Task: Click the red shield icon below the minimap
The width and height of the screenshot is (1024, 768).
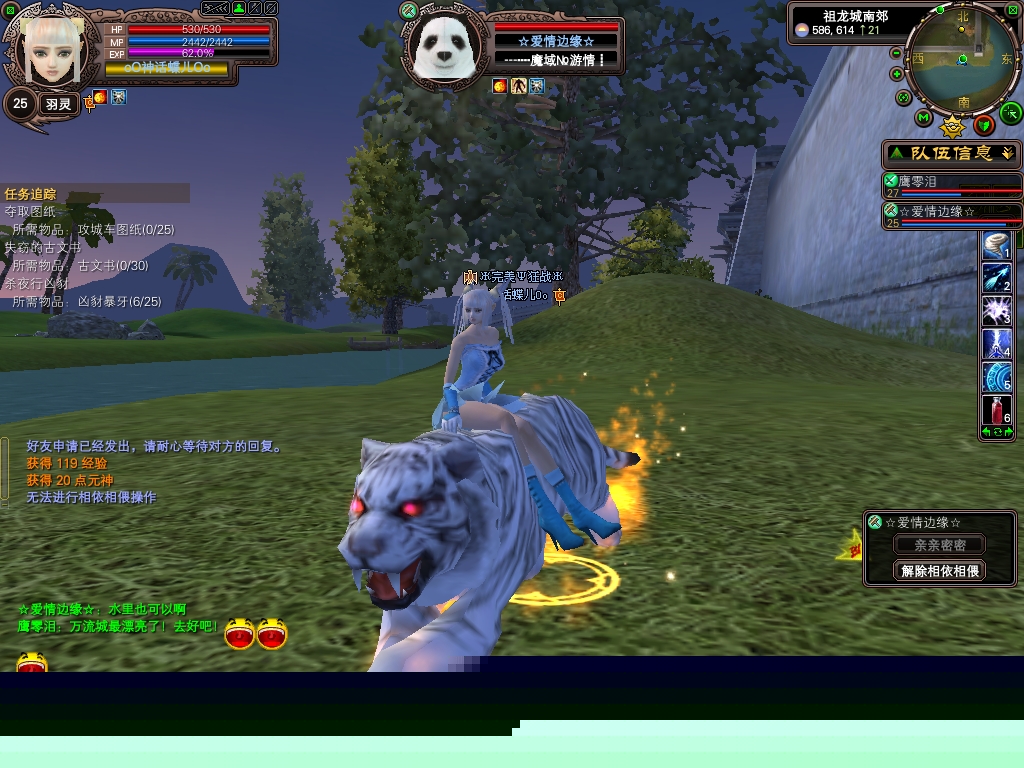Action: [984, 124]
